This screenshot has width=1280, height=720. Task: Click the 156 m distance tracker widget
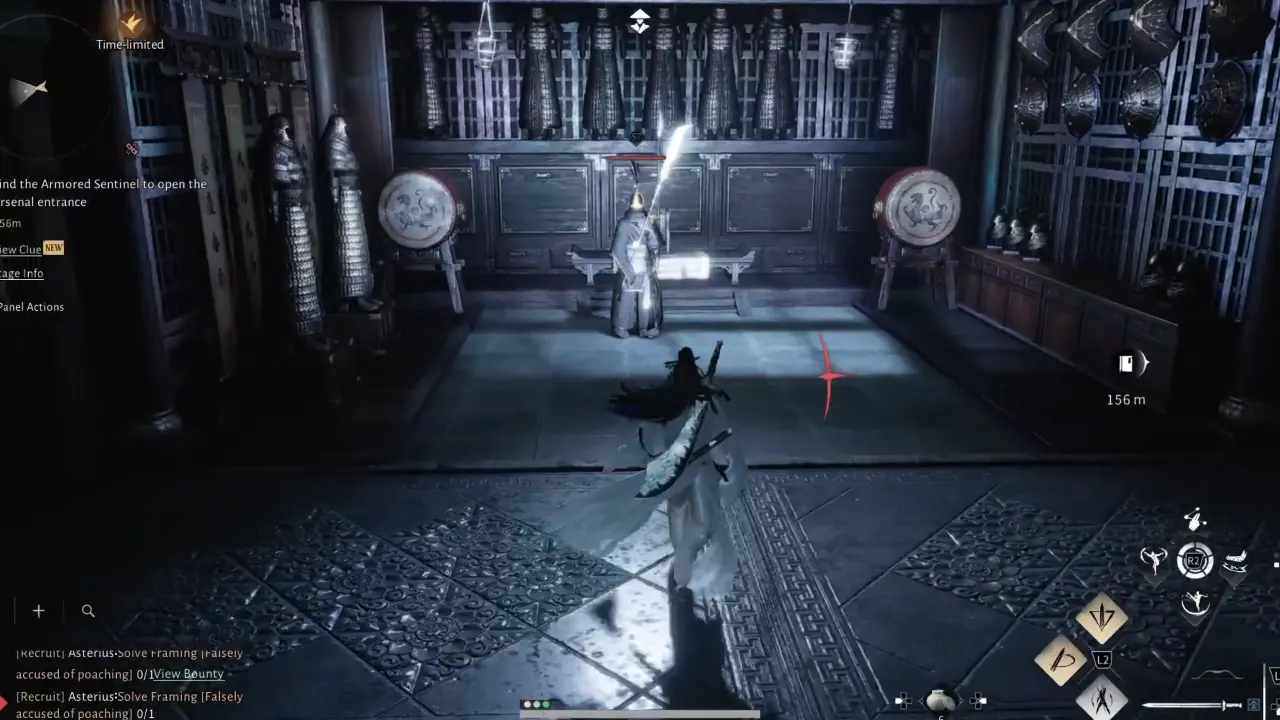point(1130,378)
